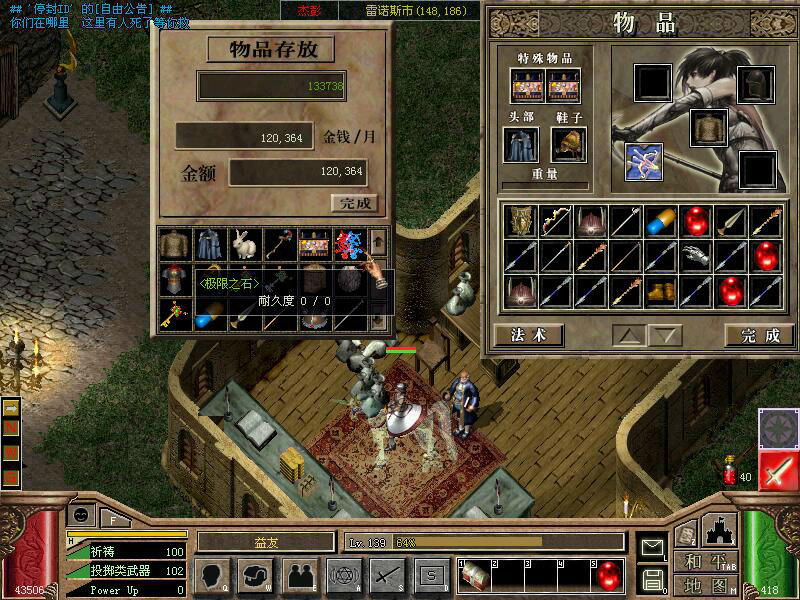Viewport: 800px width, 600px height.
Task: Click 完成 in the item storage panel
Action: [355, 203]
